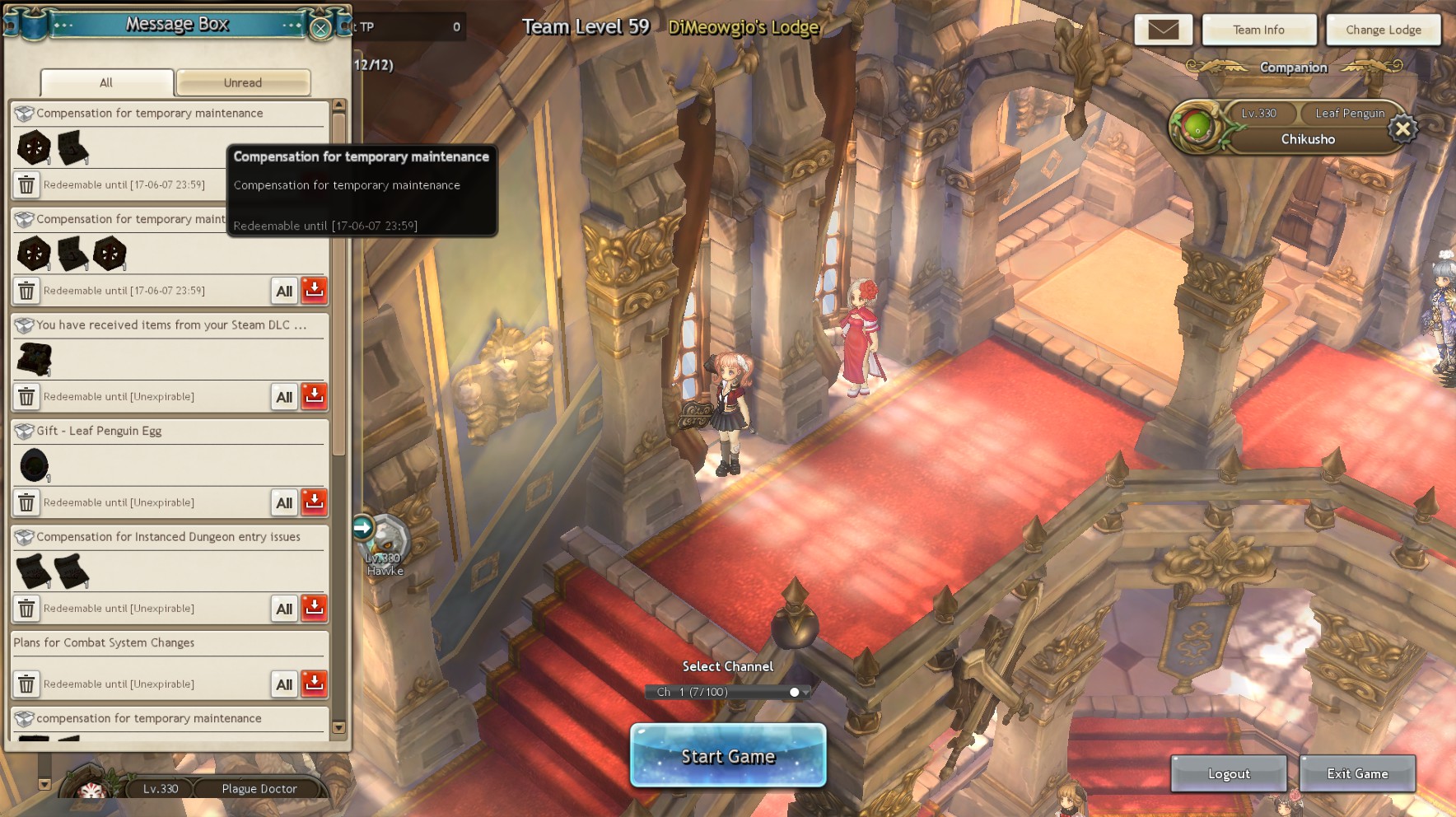
Task: Remove the Chikusho companion with the X
Action: 1402,128
